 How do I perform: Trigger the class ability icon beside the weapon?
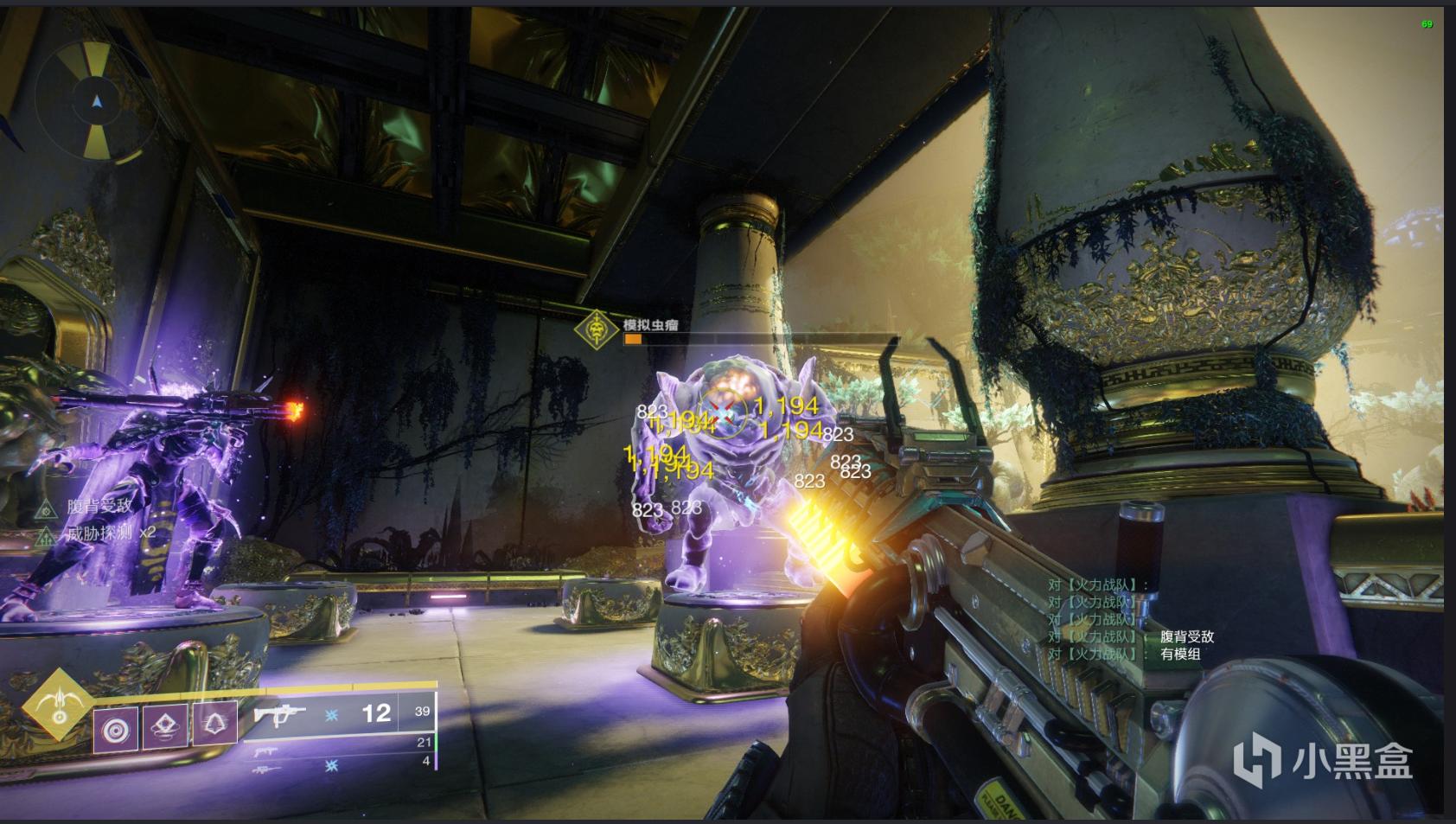[214, 723]
